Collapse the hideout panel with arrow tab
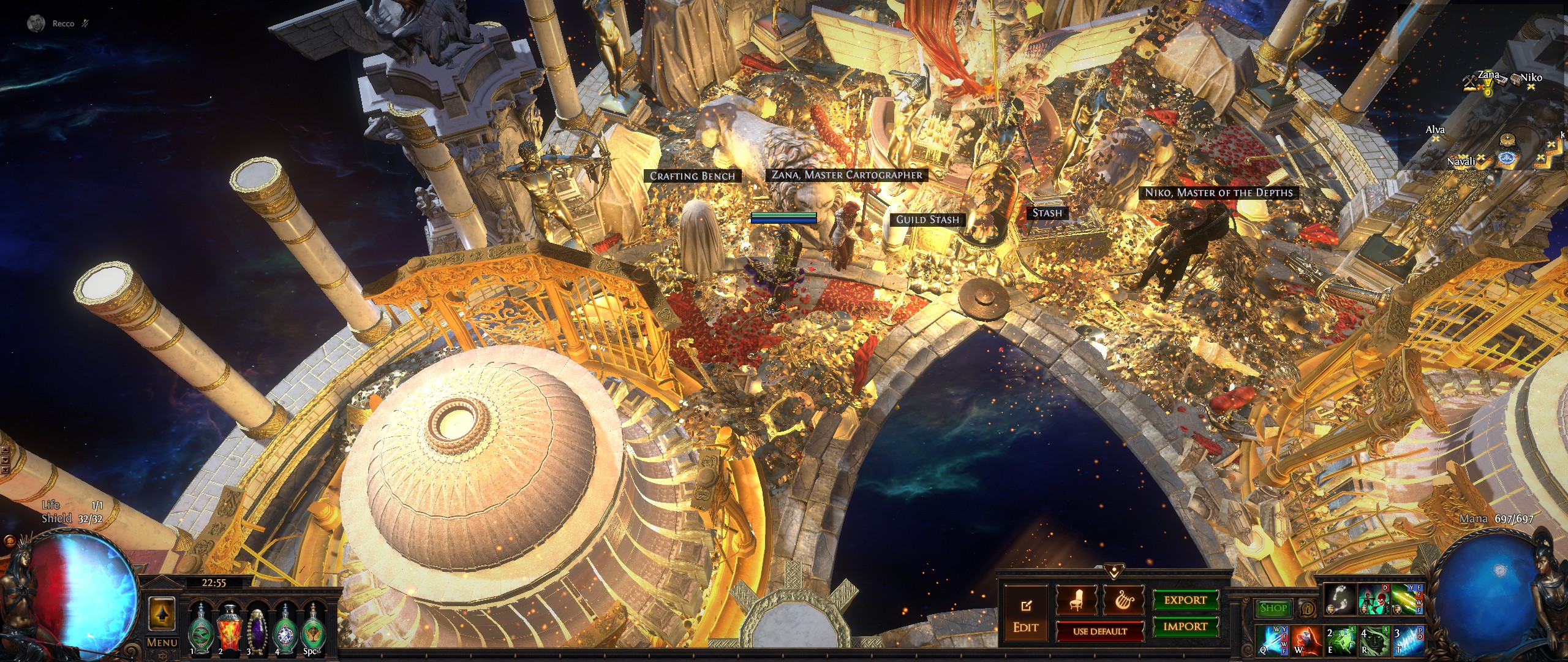Screen dimensions: 1568x662 tap(1113, 572)
